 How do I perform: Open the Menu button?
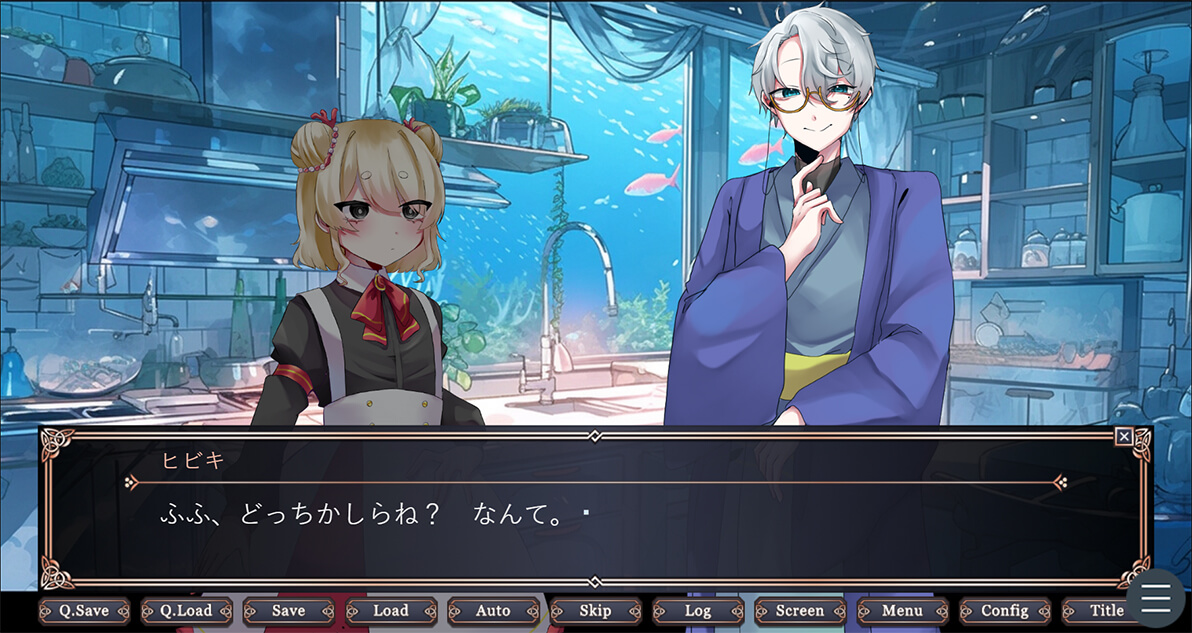[x=903, y=611]
